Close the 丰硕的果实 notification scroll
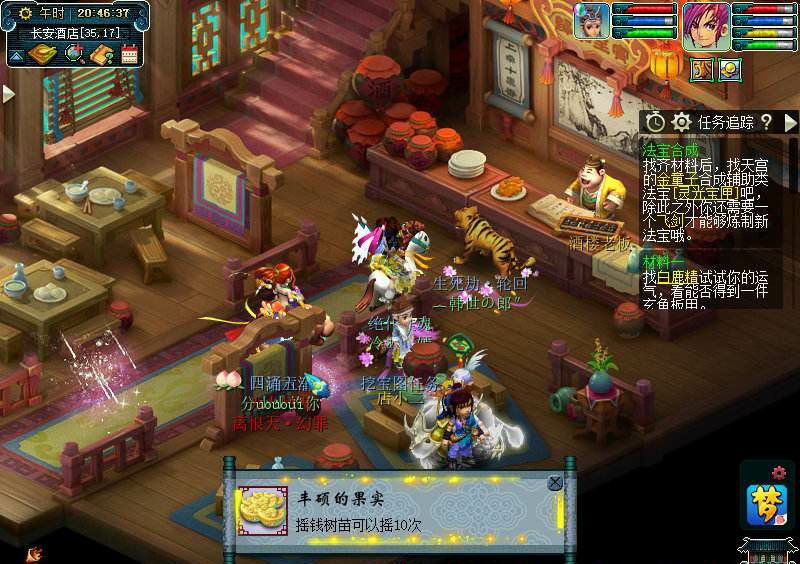 [555, 483]
